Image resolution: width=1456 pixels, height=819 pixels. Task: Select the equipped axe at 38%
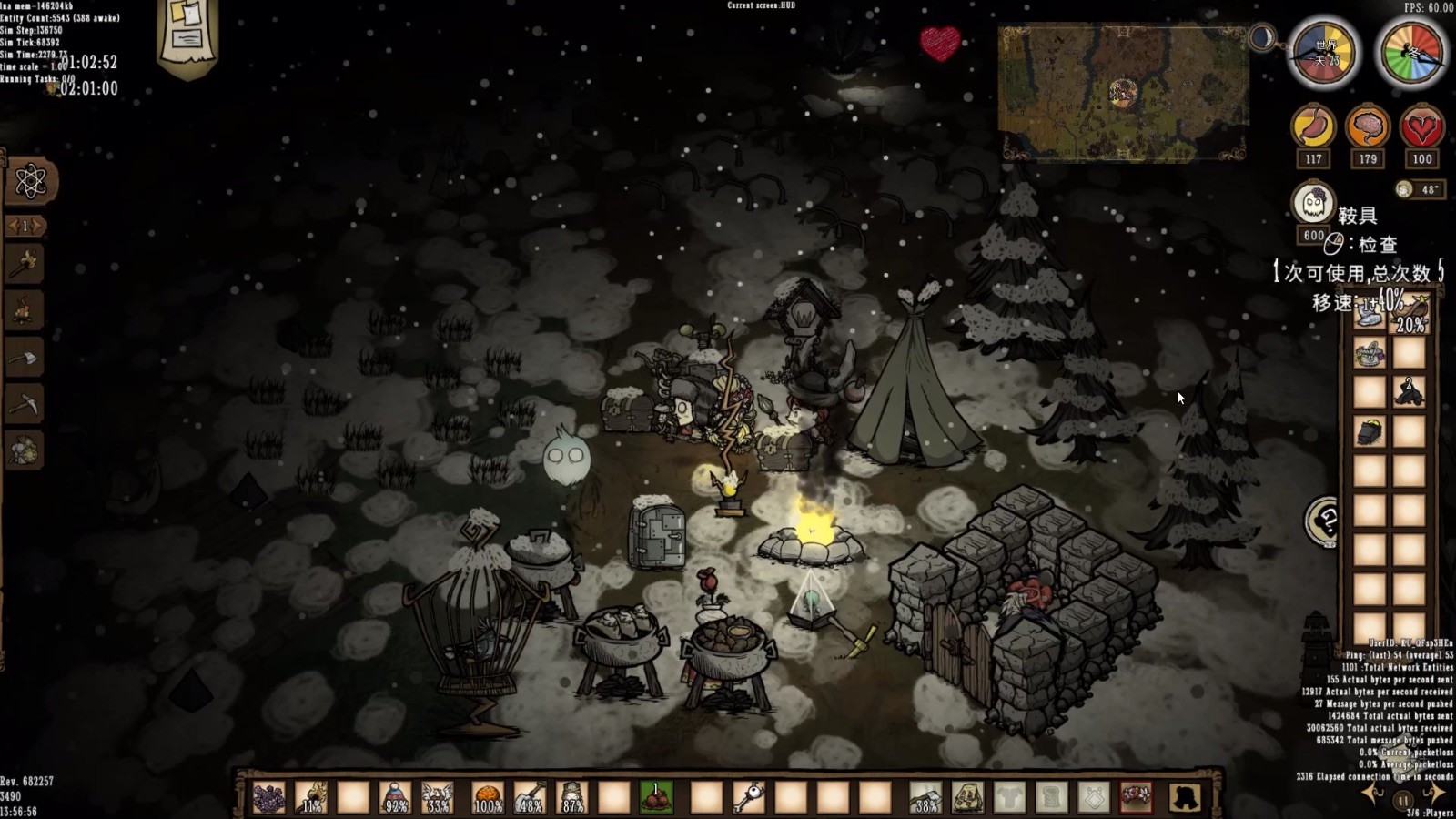925,798
